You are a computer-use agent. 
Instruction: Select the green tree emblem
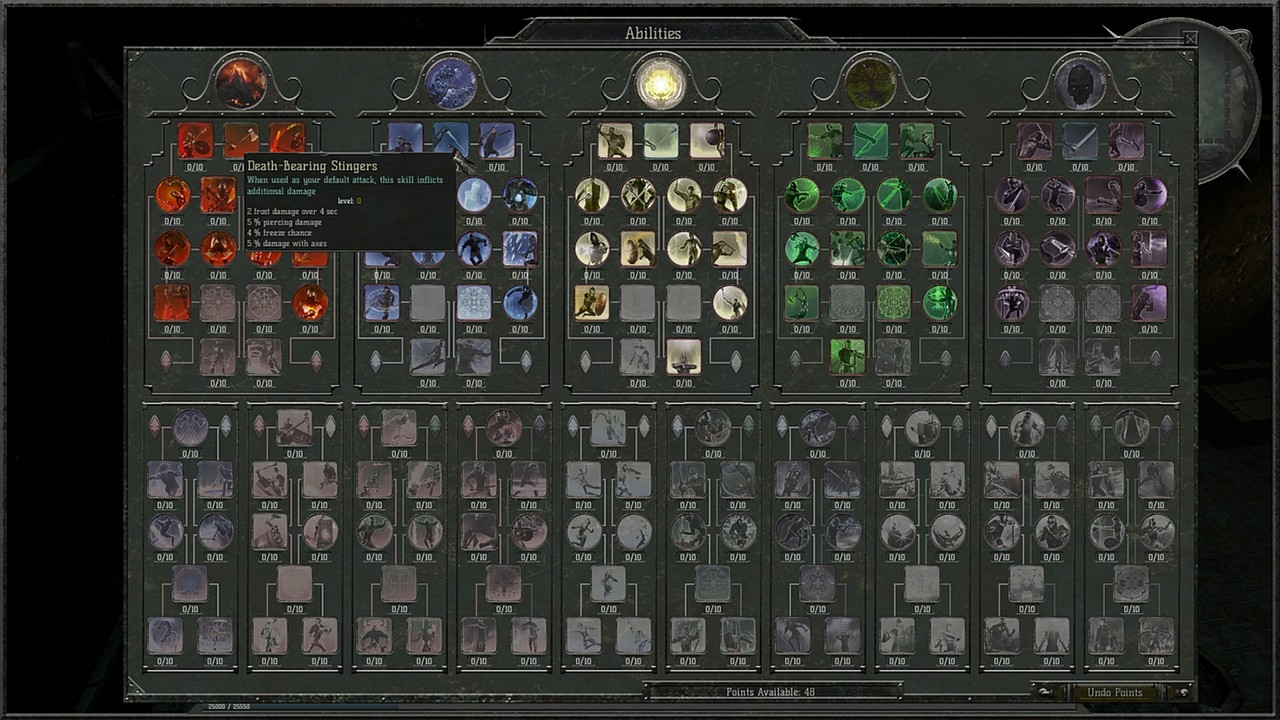870,82
